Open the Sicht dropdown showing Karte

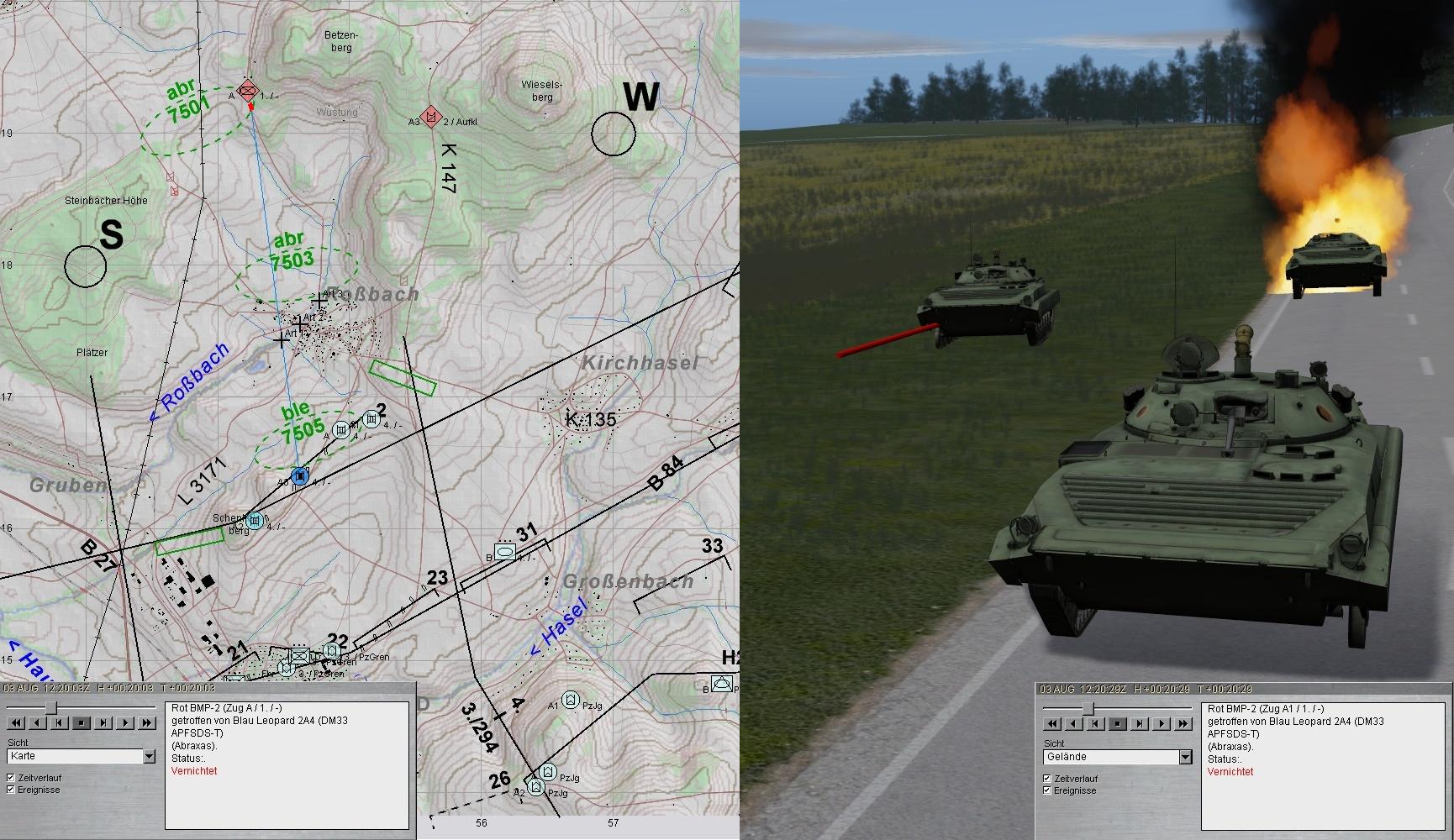pyautogui.click(x=149, y=757)
